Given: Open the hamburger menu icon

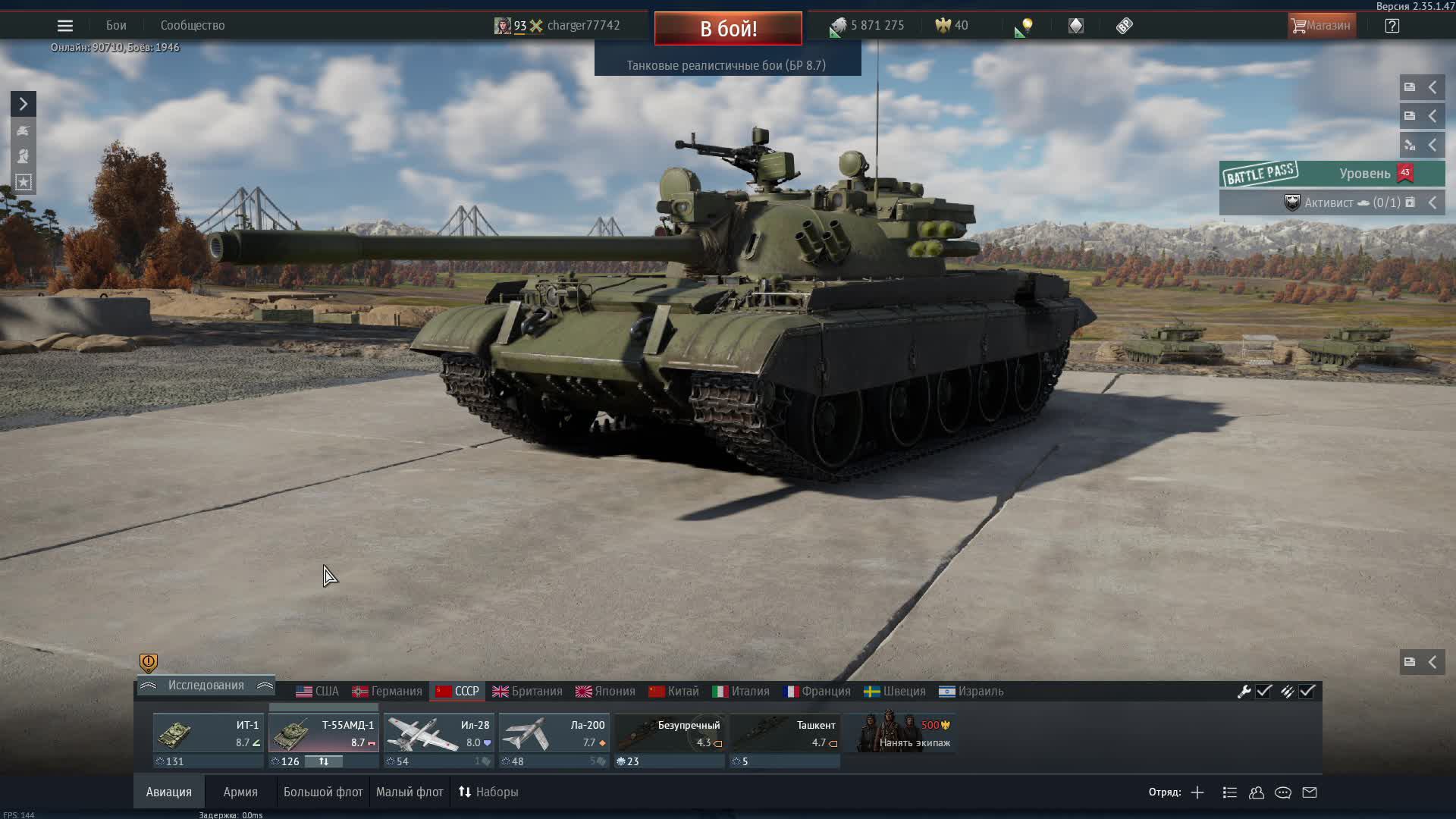Looking at the screenshot, I should tap(64, 25).
